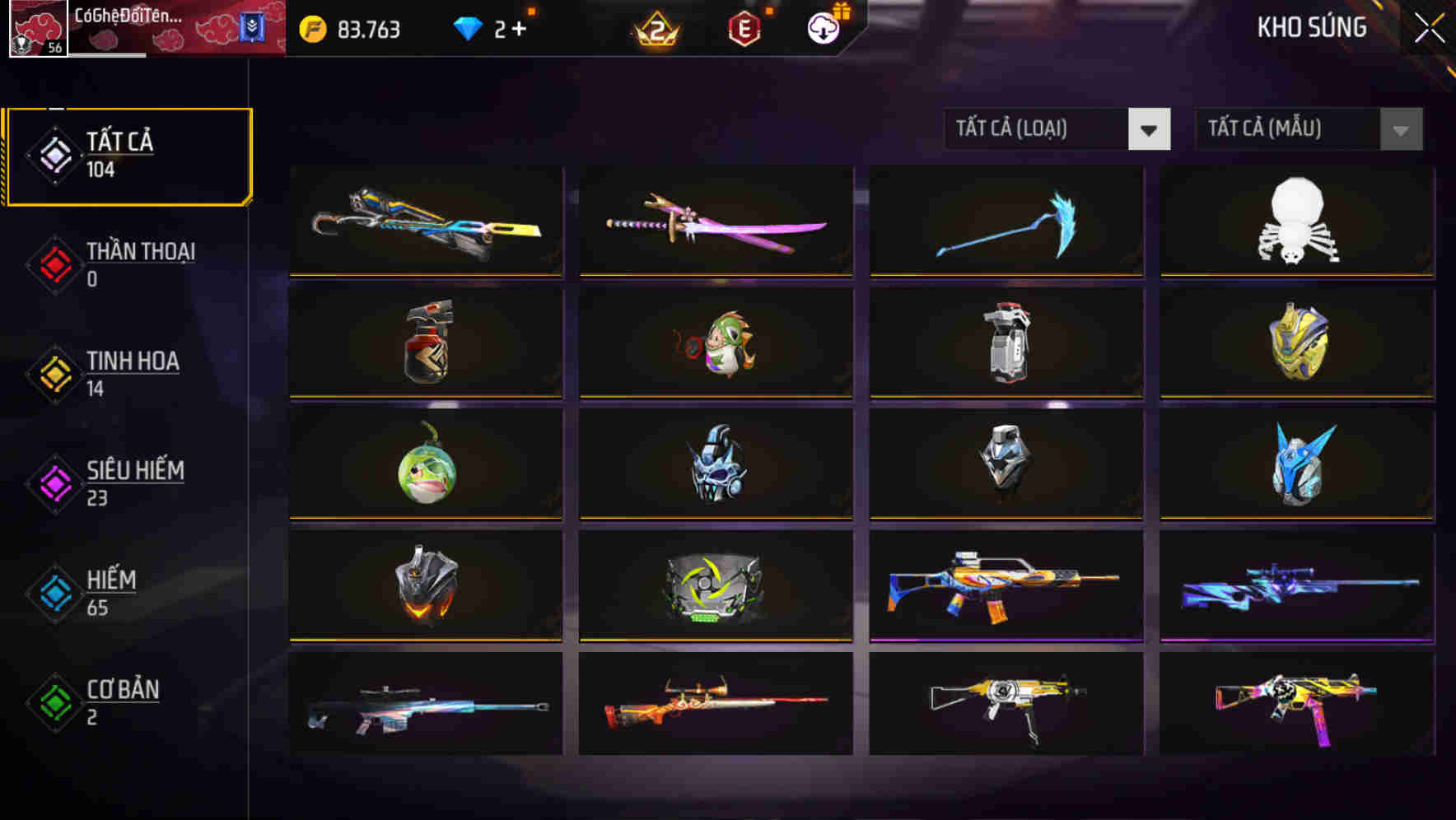Click the white spider backpack item
1456x820 pixels.
pos(1295,221)
